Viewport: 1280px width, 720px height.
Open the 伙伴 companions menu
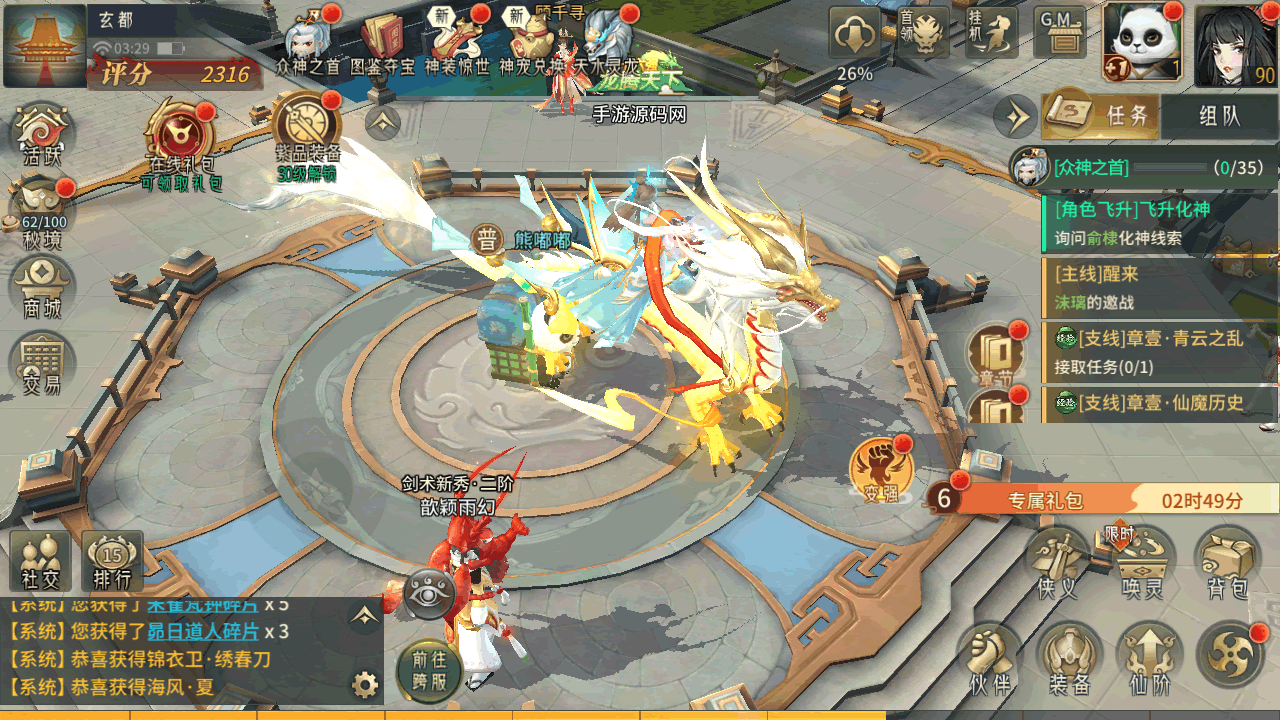pyautogui.click(x=990, y=658)
